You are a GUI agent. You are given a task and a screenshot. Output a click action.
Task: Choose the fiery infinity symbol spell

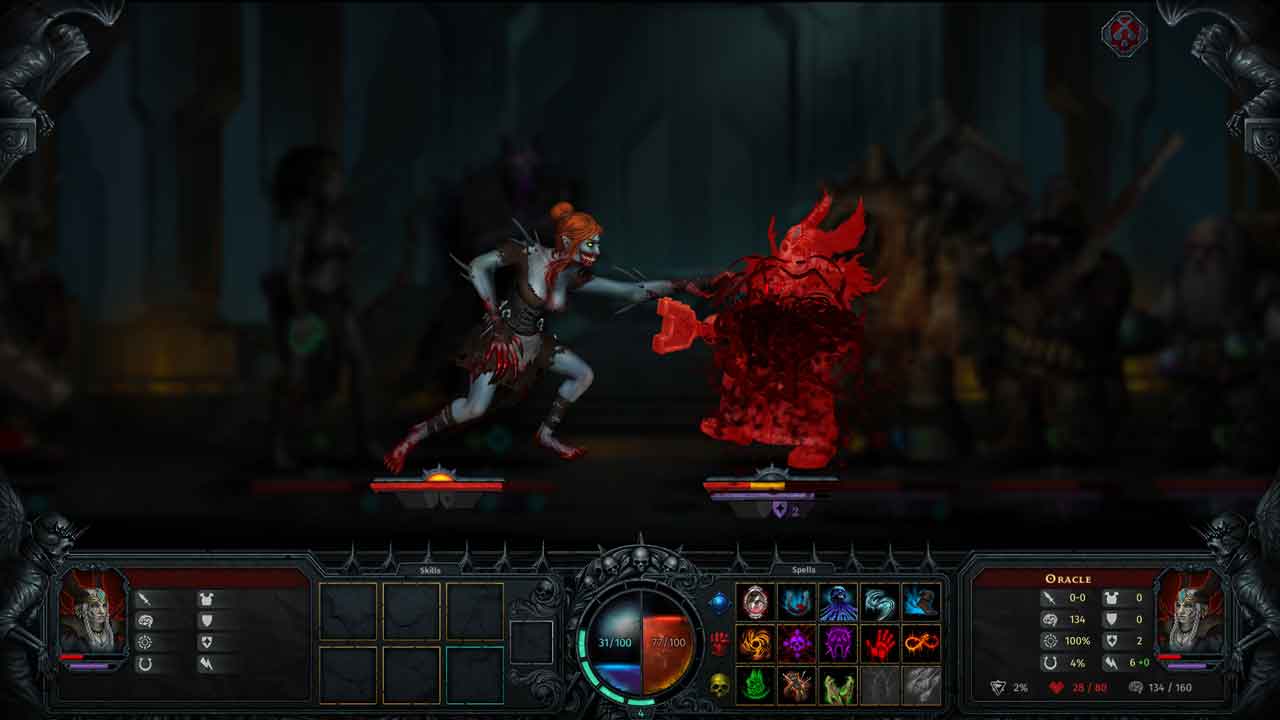921,644
